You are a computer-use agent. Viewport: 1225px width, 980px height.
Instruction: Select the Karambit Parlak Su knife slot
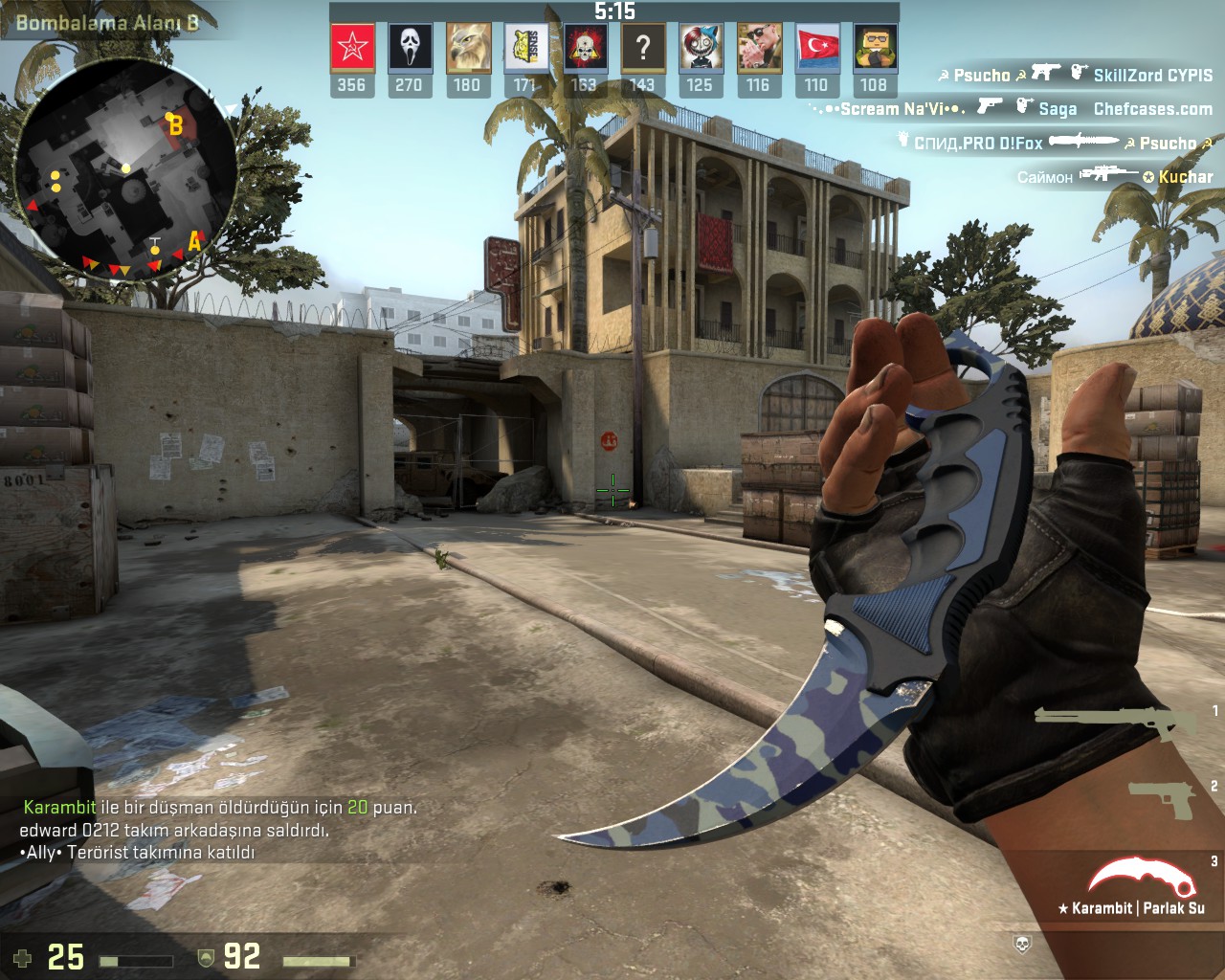tap(1136, 885)
